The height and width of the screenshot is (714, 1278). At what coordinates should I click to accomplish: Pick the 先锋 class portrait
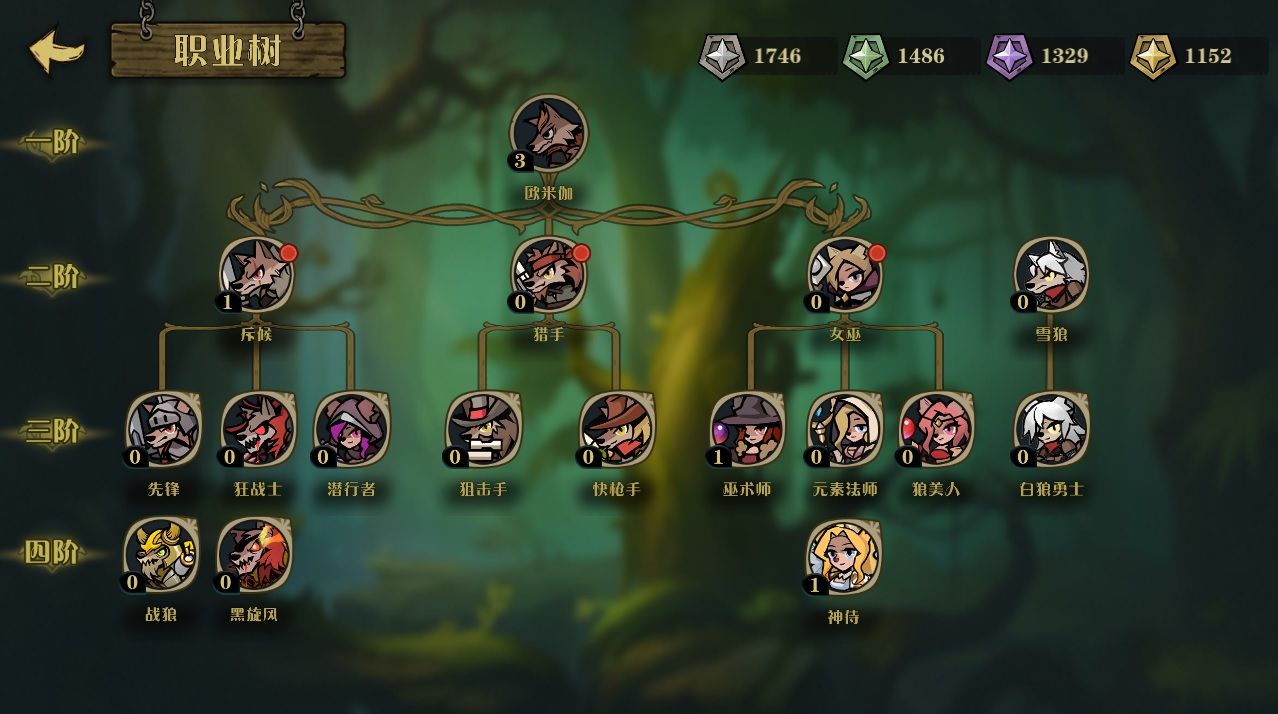click(164, 429)
